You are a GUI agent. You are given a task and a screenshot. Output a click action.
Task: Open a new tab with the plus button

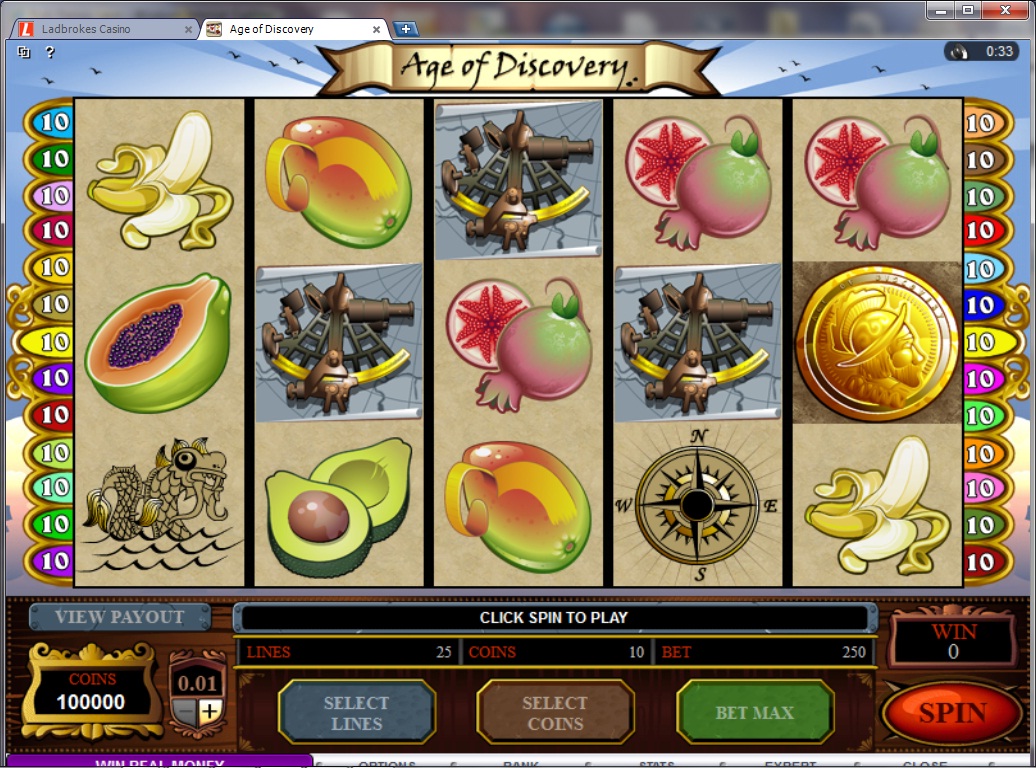406,29
